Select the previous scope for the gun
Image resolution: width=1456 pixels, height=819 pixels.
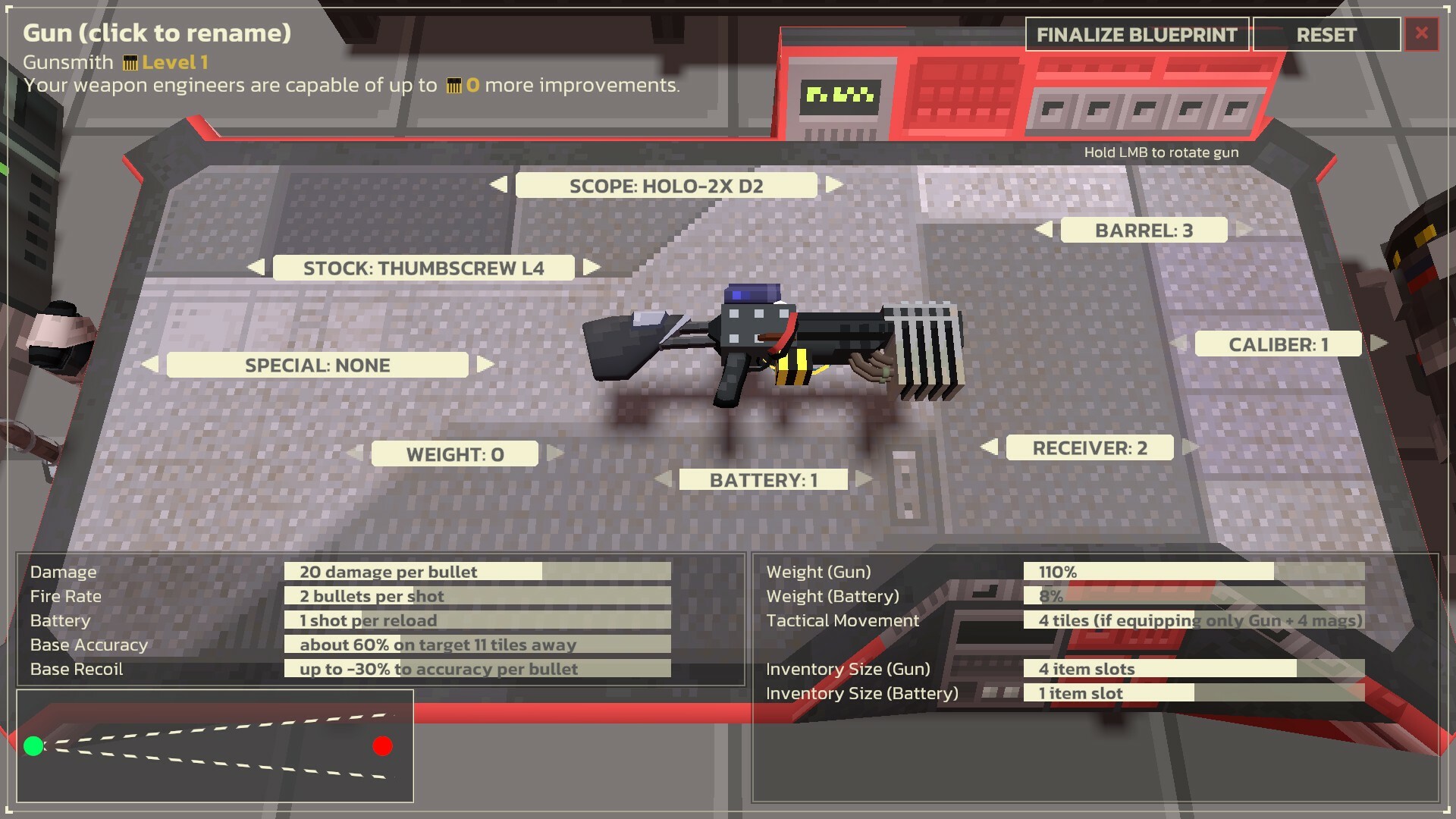(499, 184)
